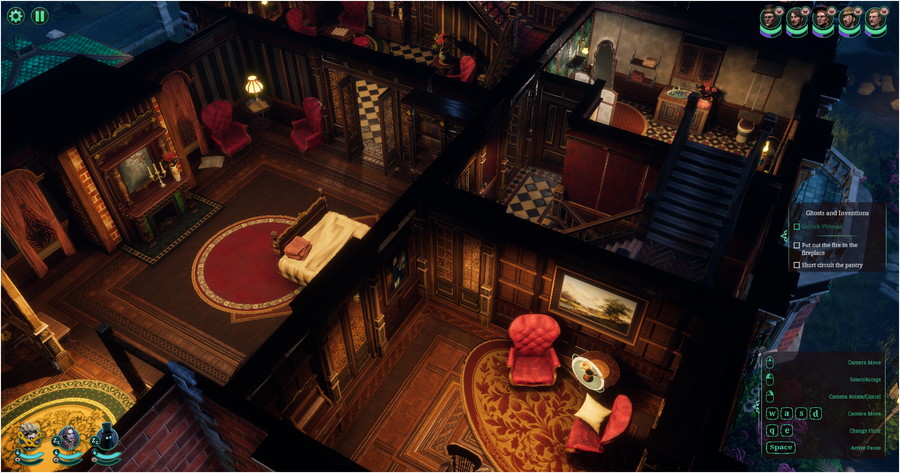Select the ghost wrapped in gold chains
Viewport: 900px width, 473px height.
[x=30, y=439]
